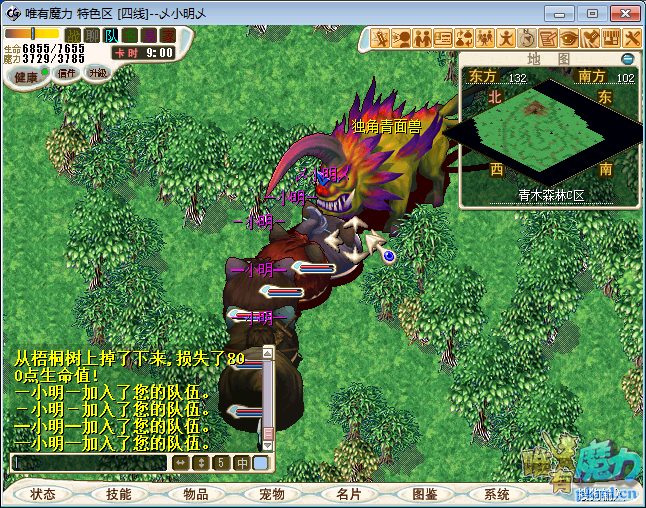
Task: Toggle the 聊 (Chat) mode button
Action: (92, 35)
